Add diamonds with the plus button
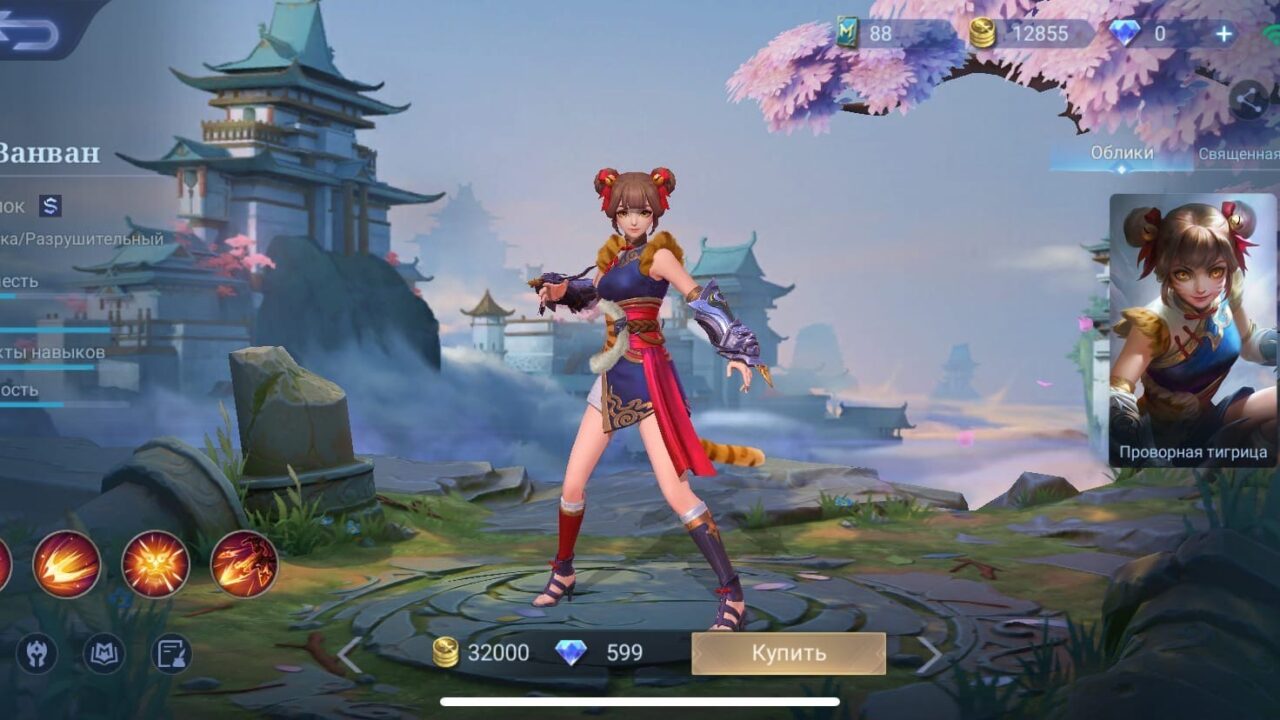The height and width of the screenshot is (720, 1280). (1224, 34)
